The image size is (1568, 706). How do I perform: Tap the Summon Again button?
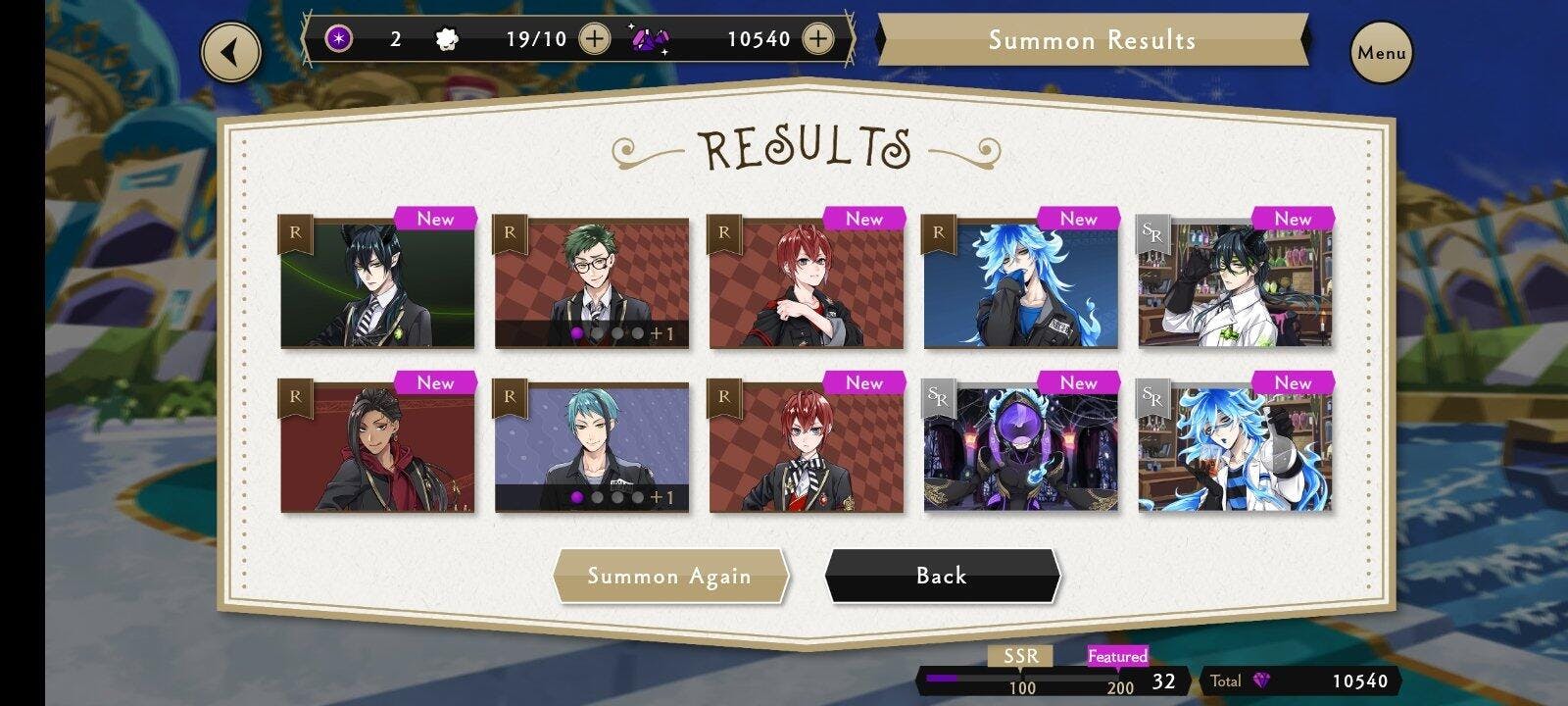(670, 576)
